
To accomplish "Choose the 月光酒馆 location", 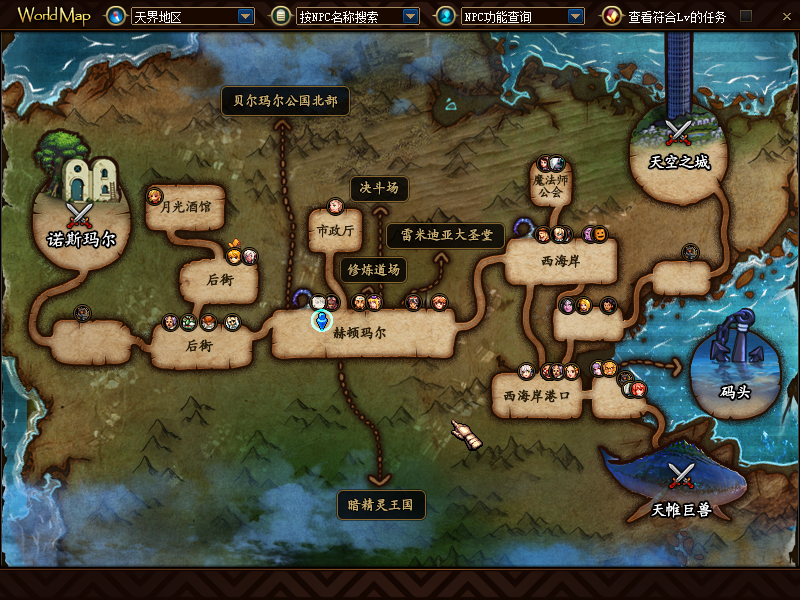I will 185,208.
